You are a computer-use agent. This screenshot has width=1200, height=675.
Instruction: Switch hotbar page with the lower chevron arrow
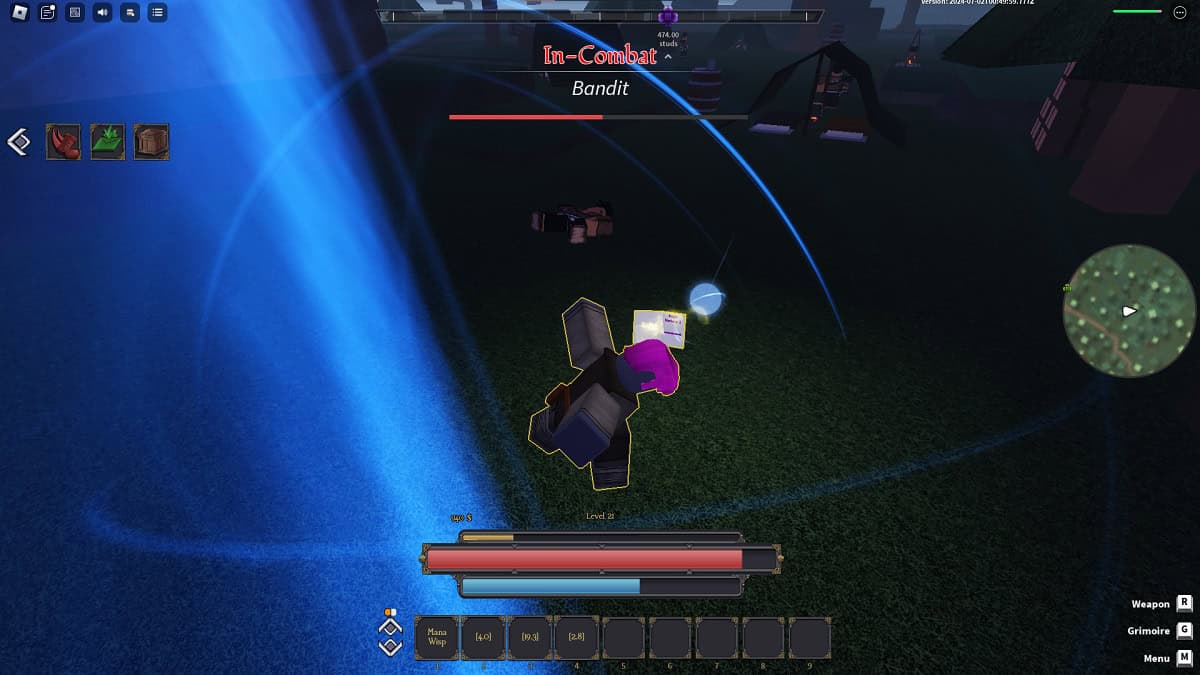tap(390, 647)
